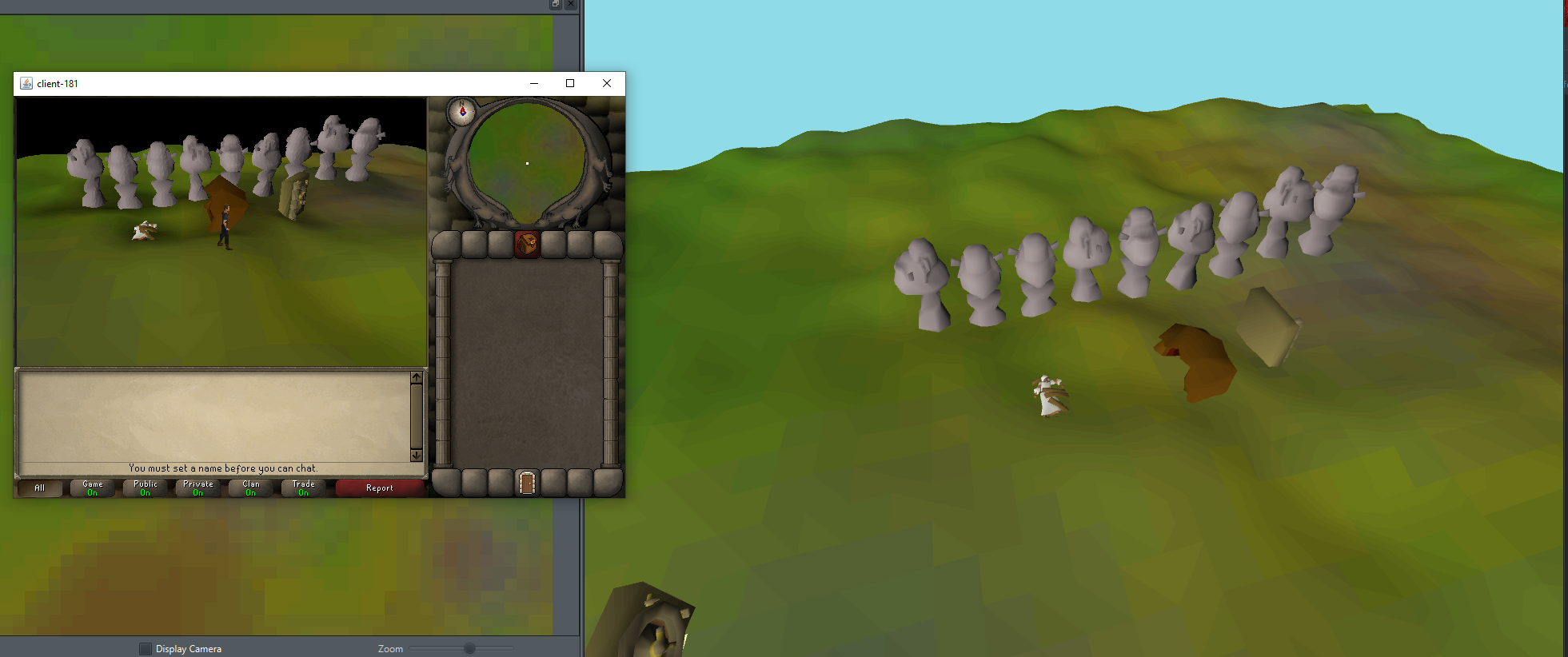Switch to the All chat tab
Viewport: 1568px width, 657px height.
coord(38,488)
